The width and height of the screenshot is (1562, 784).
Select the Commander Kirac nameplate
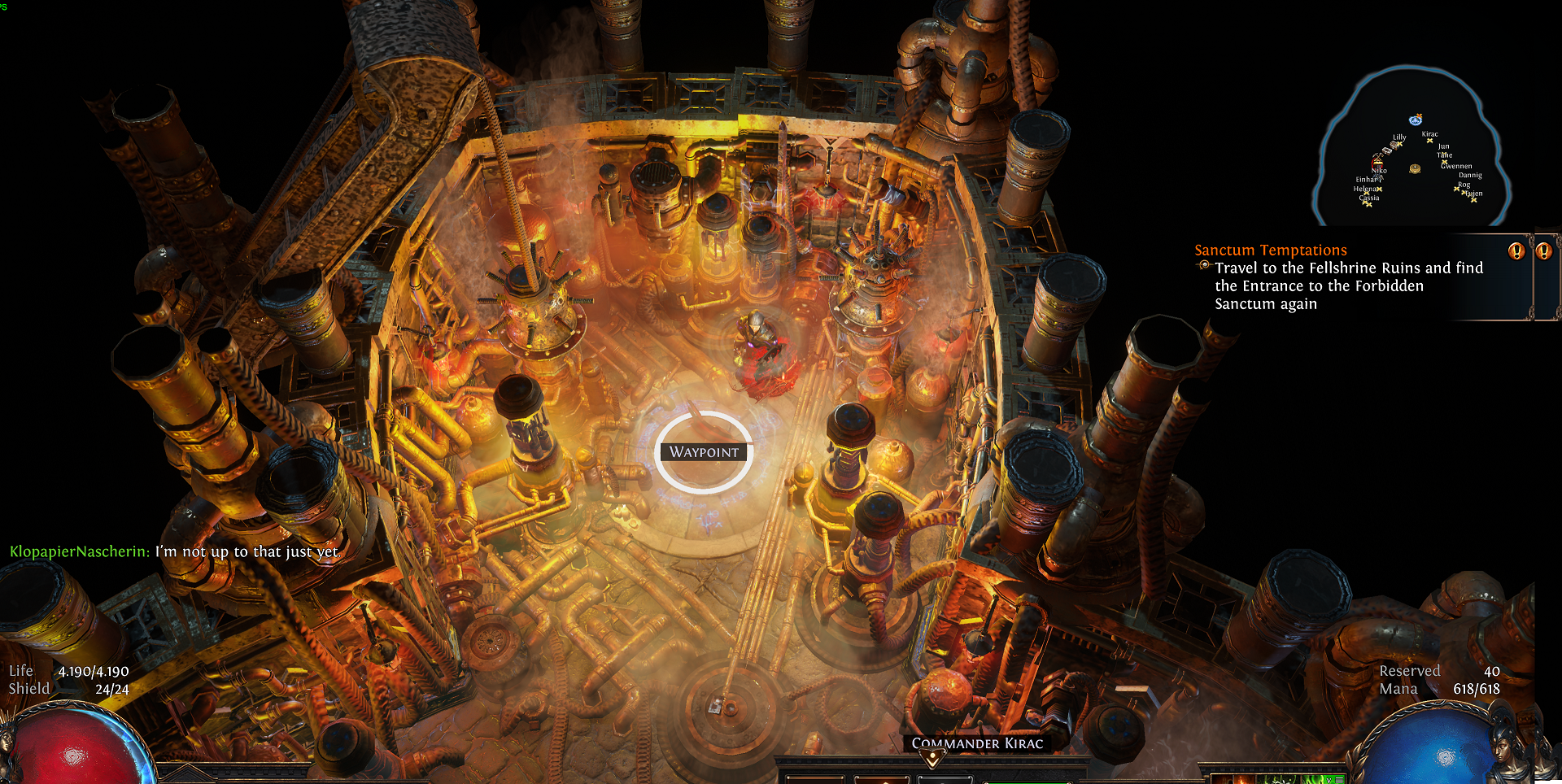click(976, 743)
